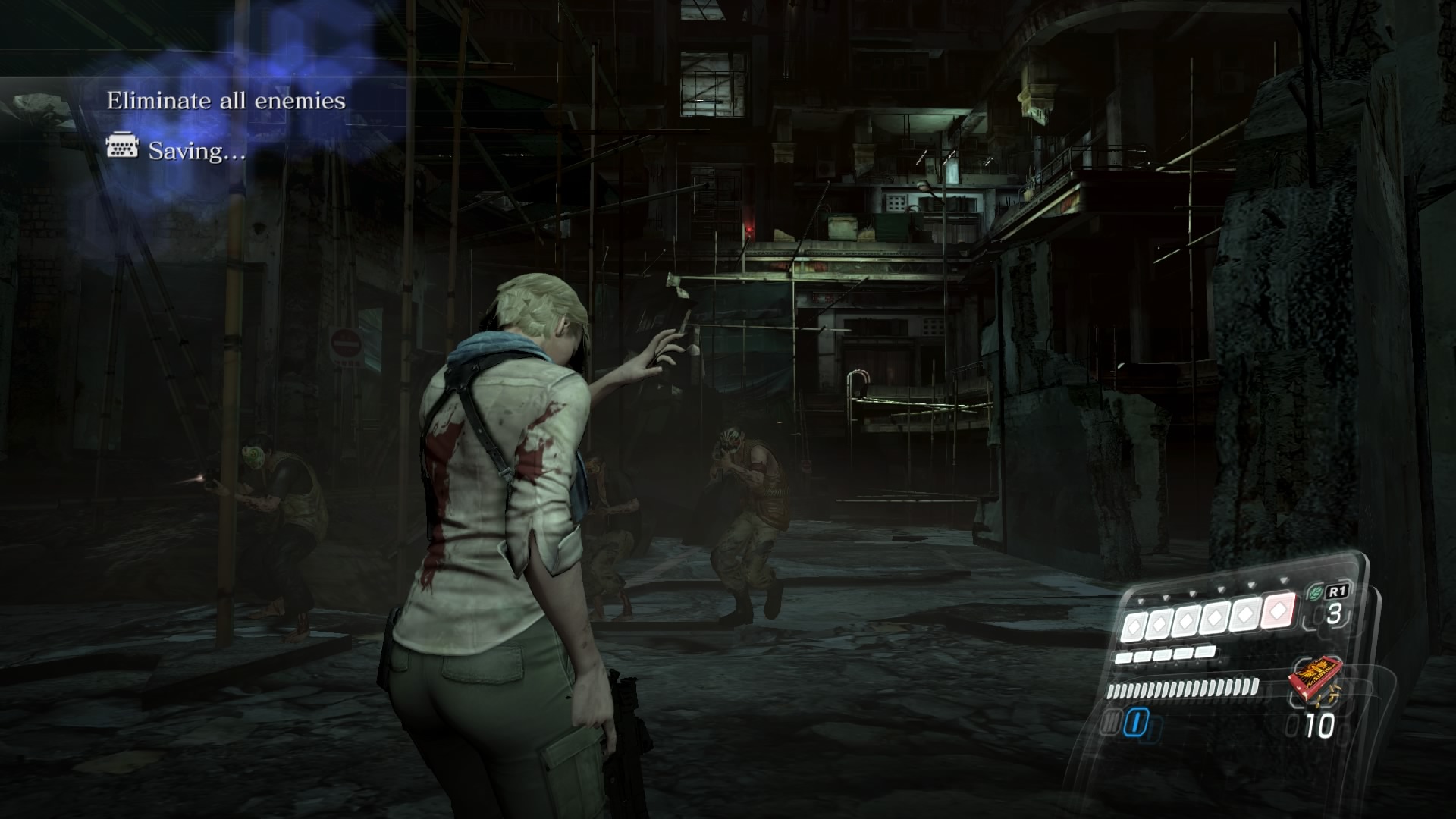1456x819 pixels.
Task: Select the green herb tablet icon
Action: [x=1313, y=592]
